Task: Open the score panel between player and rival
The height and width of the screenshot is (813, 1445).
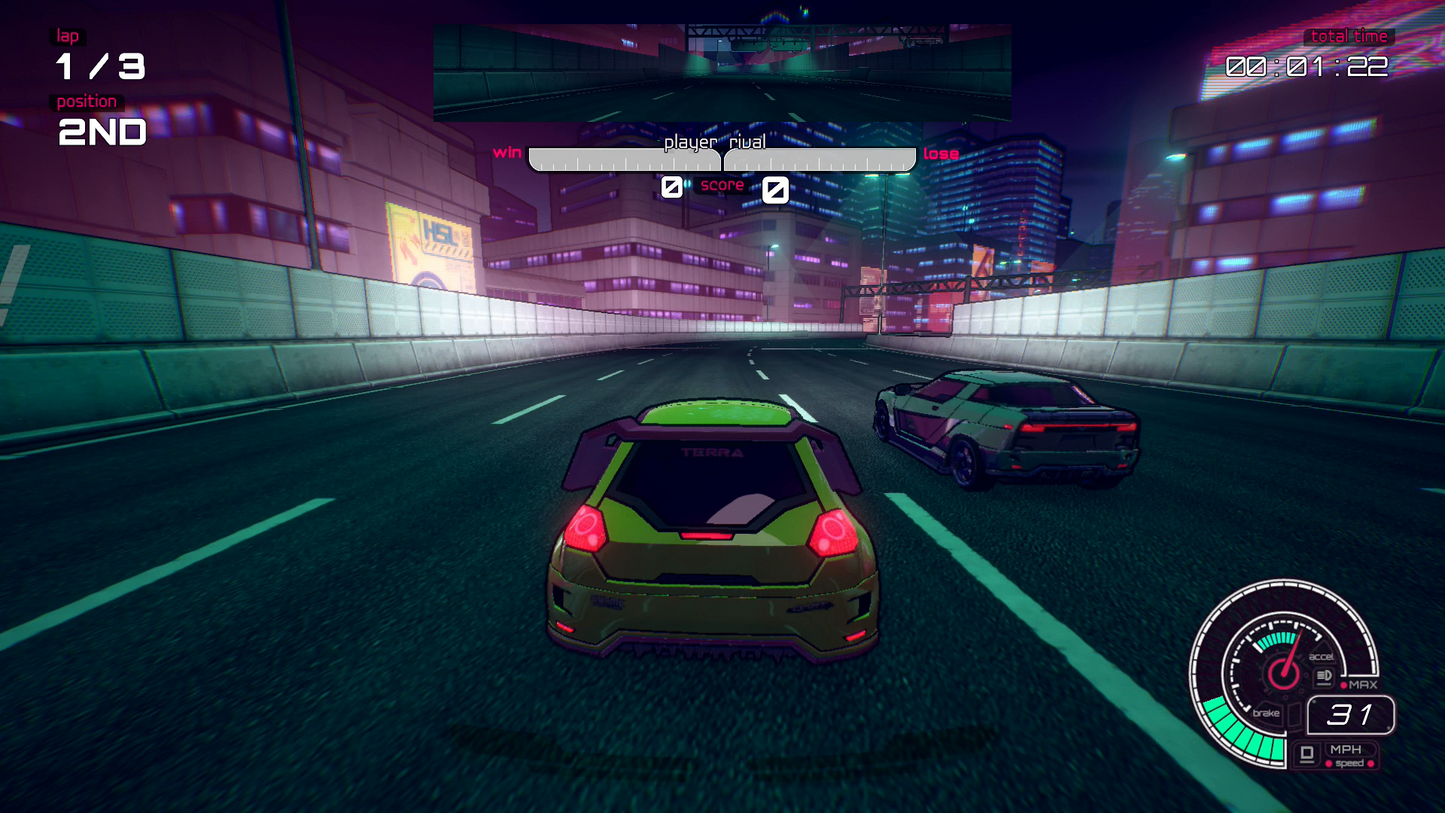Action: [722, 185]
